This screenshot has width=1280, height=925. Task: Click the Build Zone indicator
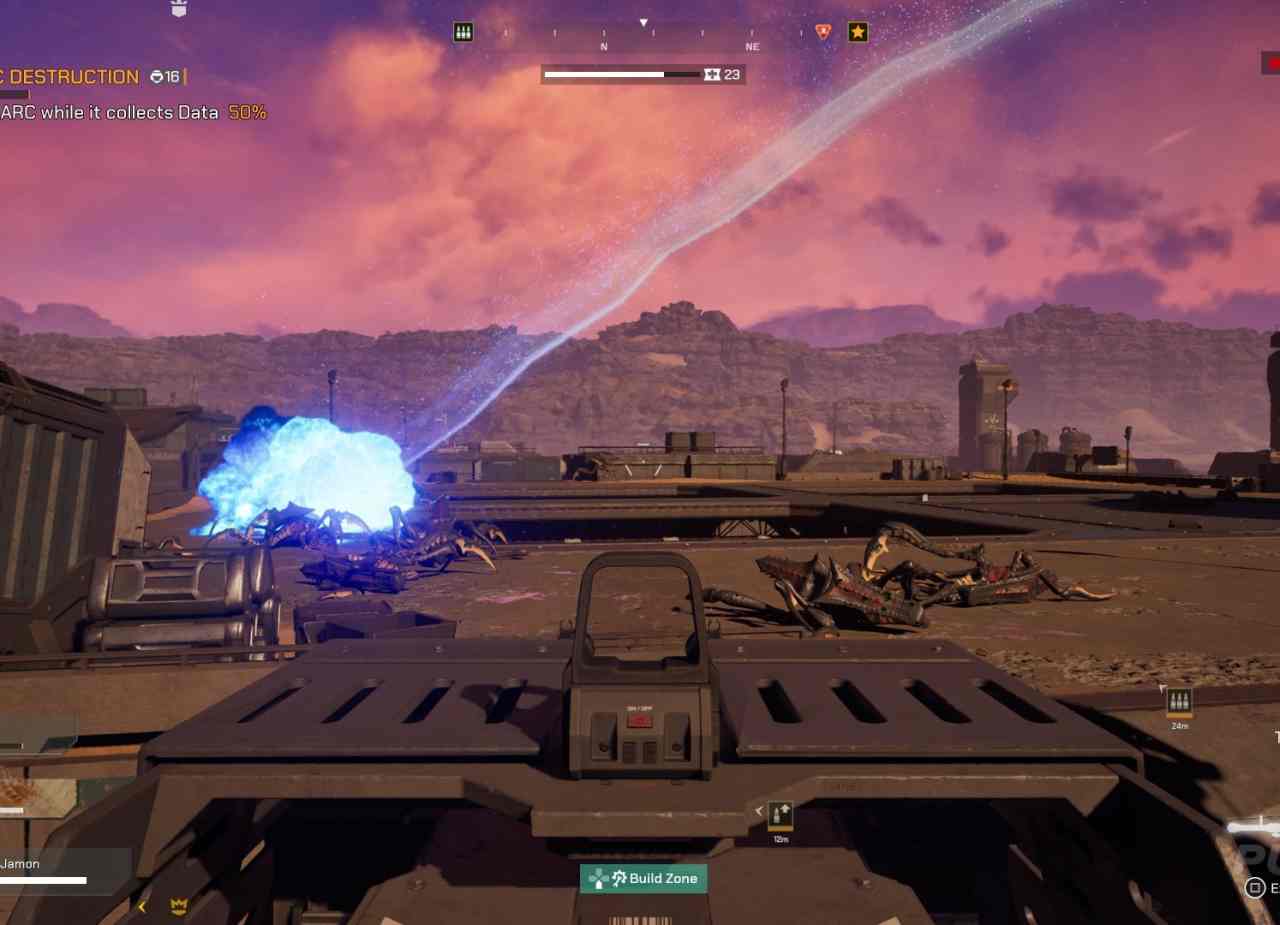[x=644, y=879]
